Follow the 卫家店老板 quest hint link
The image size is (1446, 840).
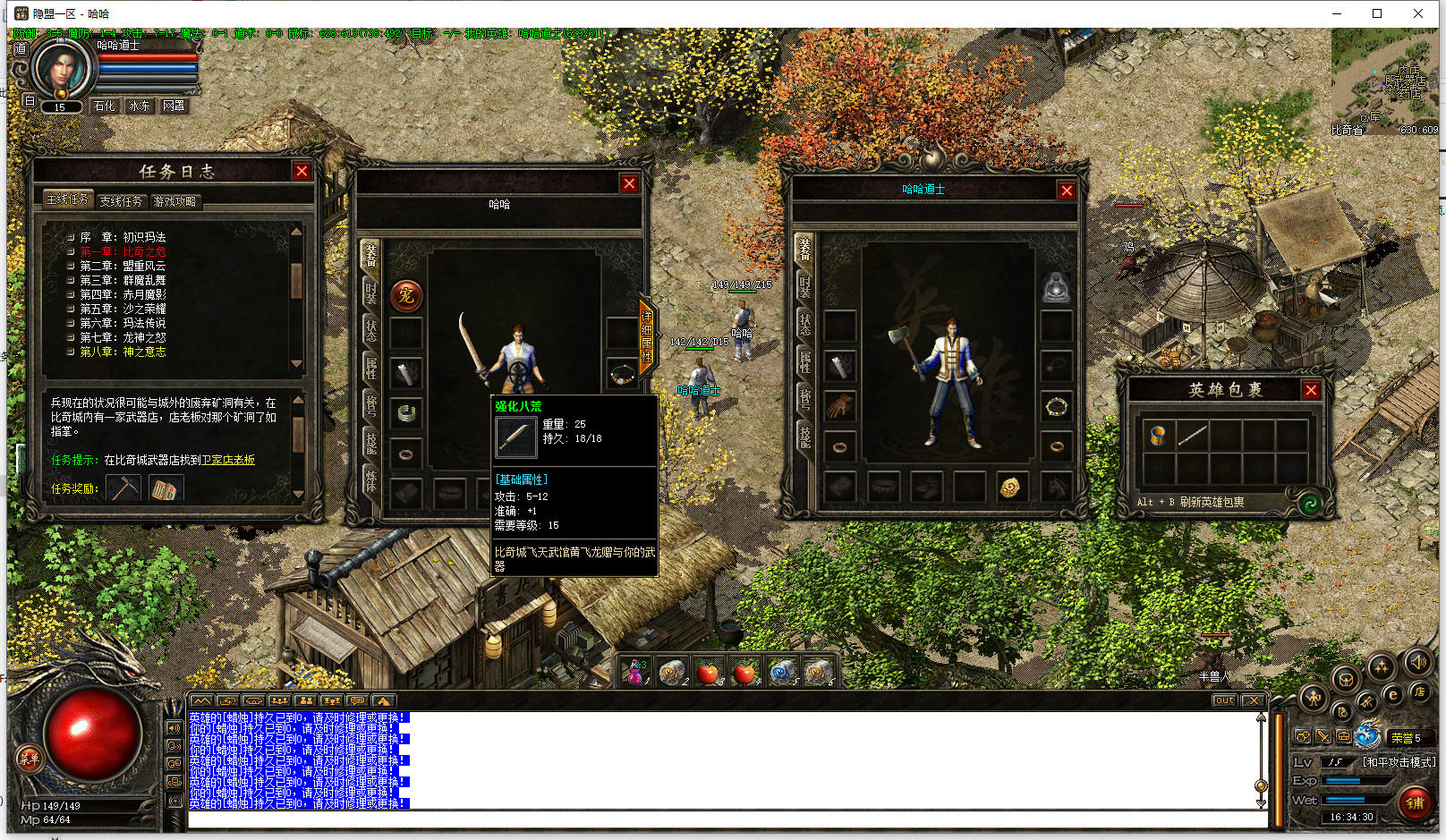(228, 460)
